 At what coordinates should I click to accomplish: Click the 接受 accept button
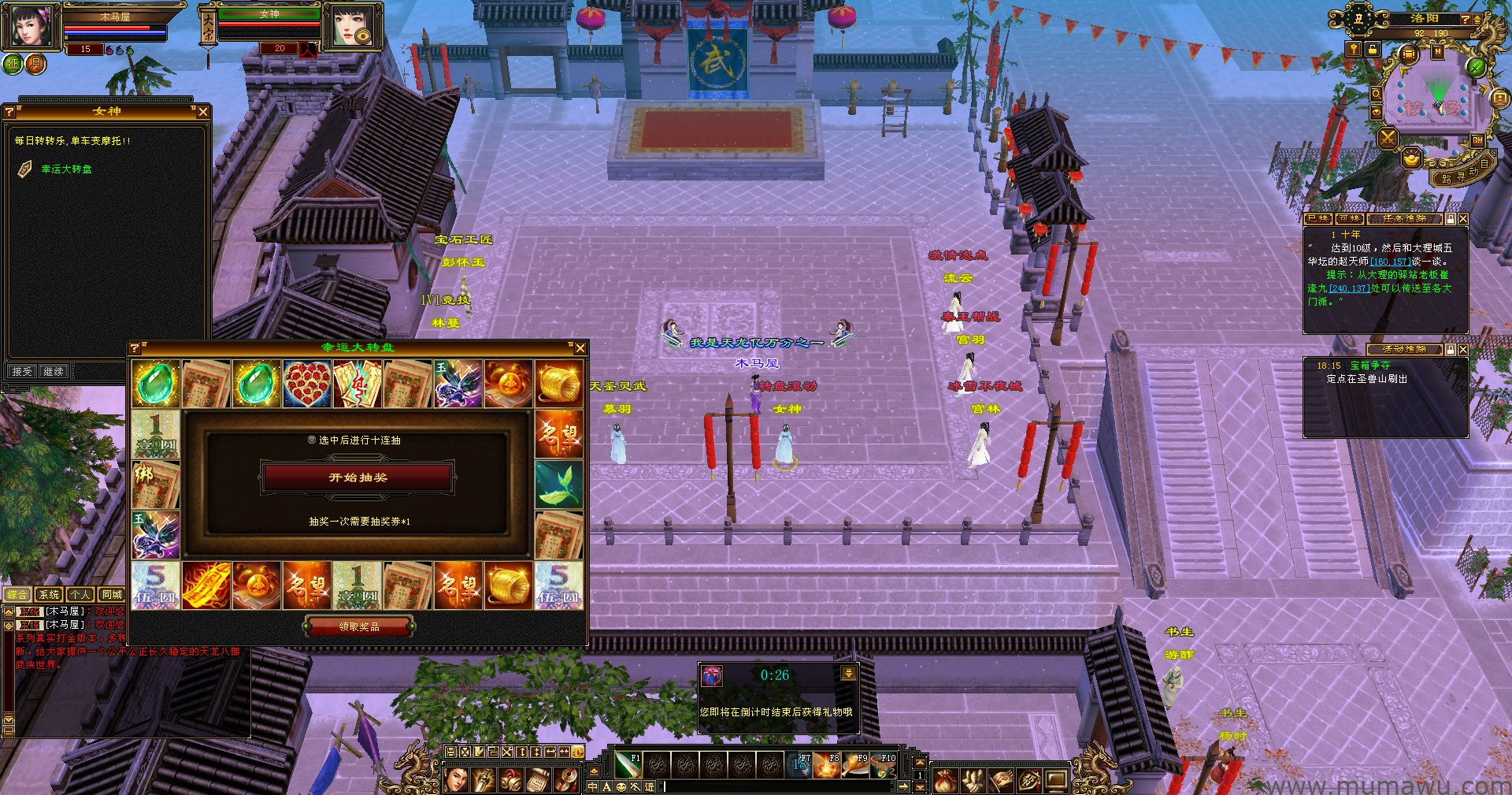[x=22, y=372]
